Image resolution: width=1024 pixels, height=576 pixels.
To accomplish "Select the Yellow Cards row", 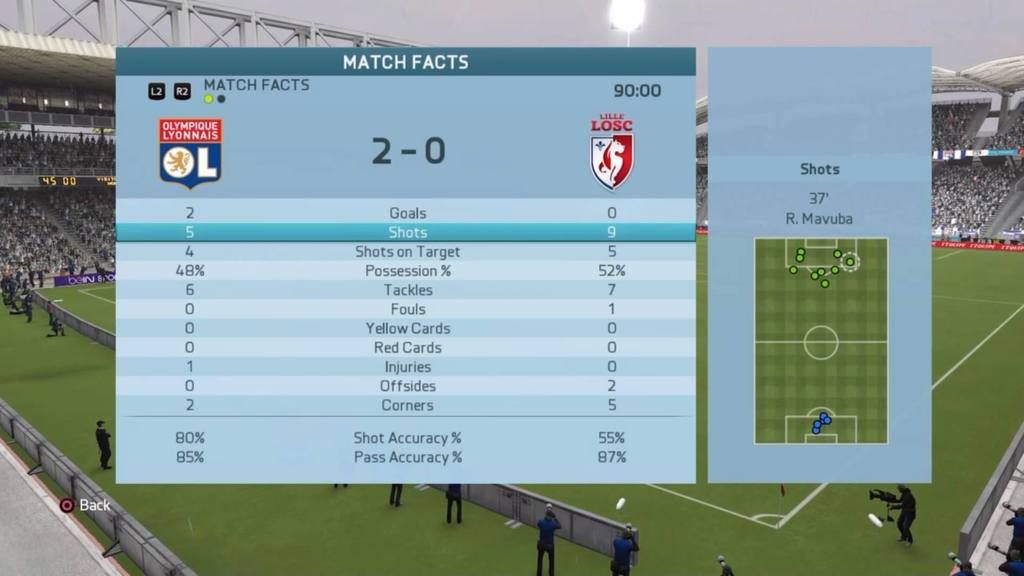I will click(x=406, y=328).
